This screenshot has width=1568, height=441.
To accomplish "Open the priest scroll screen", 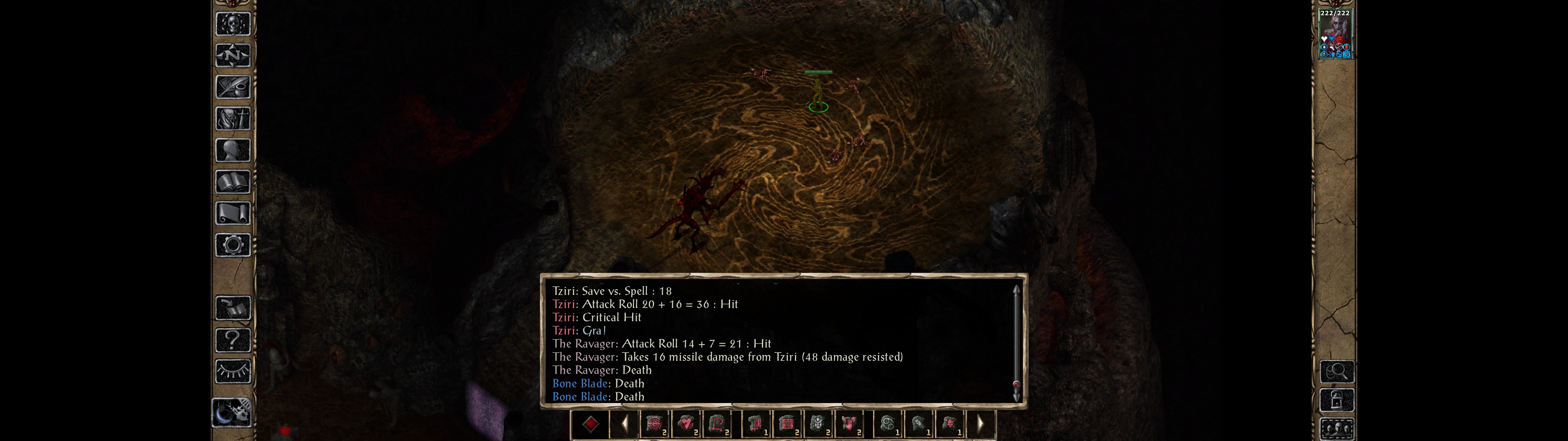I will coord(232,213).
